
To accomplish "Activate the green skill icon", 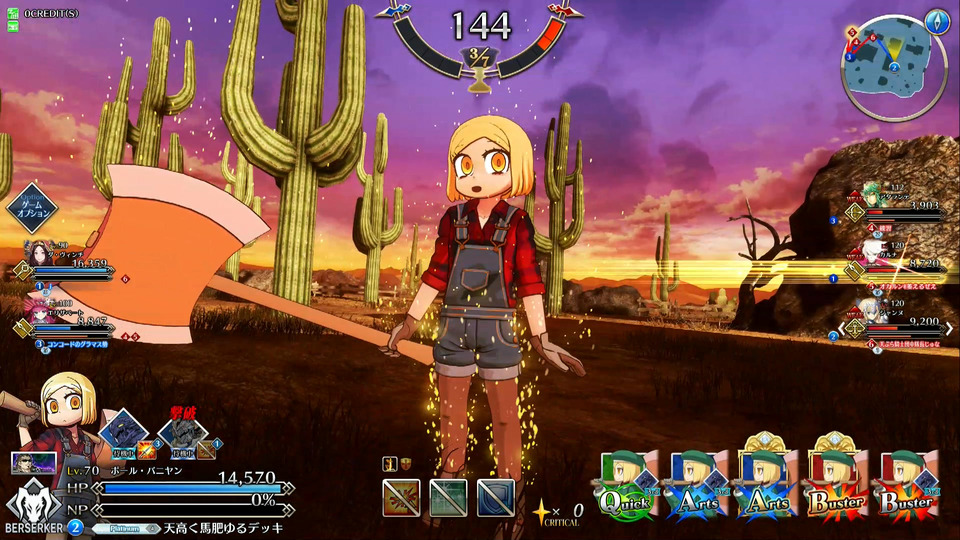I will (x=448, y=497).
